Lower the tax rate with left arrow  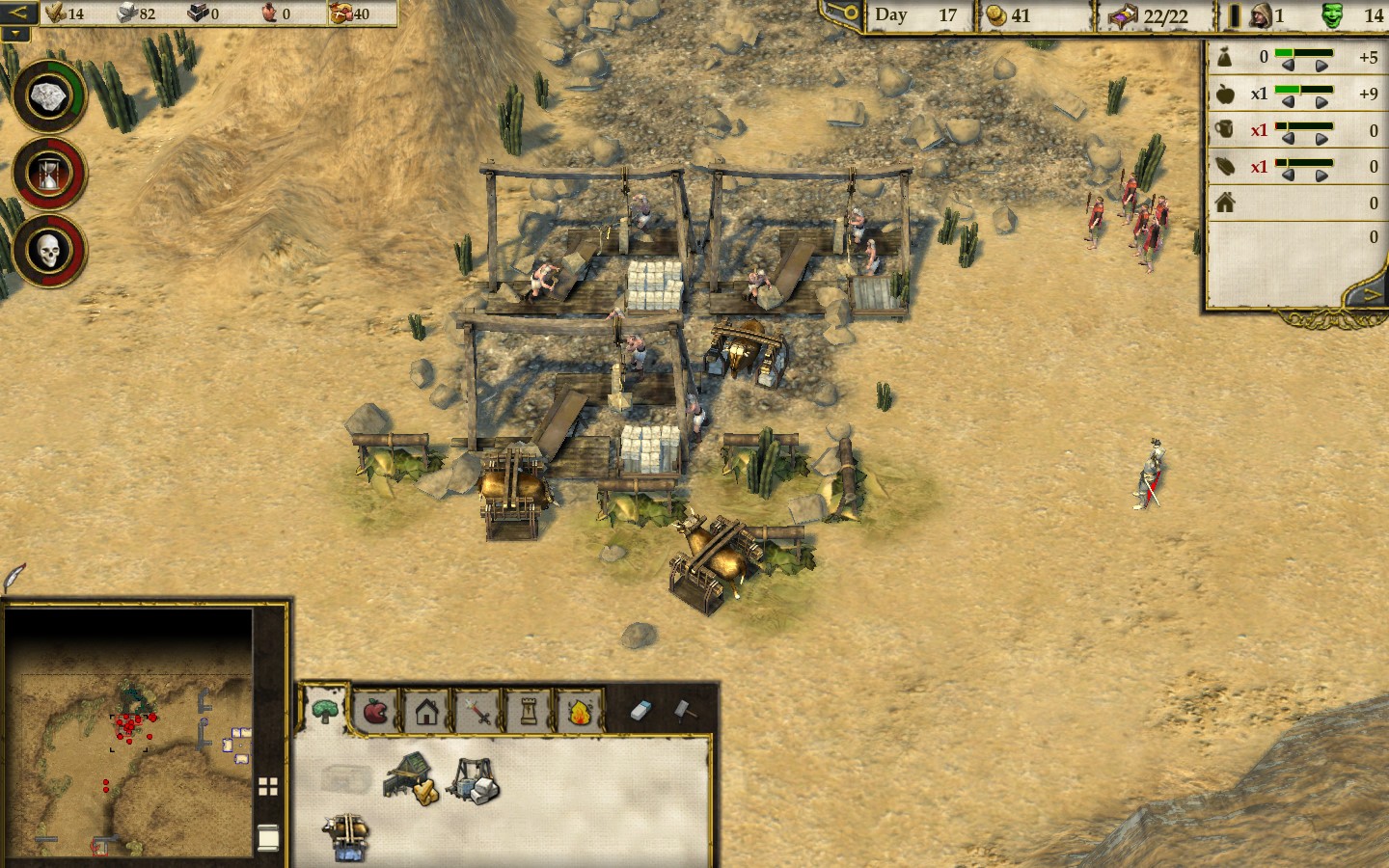pyautogui.click(x=1288, y=65)
